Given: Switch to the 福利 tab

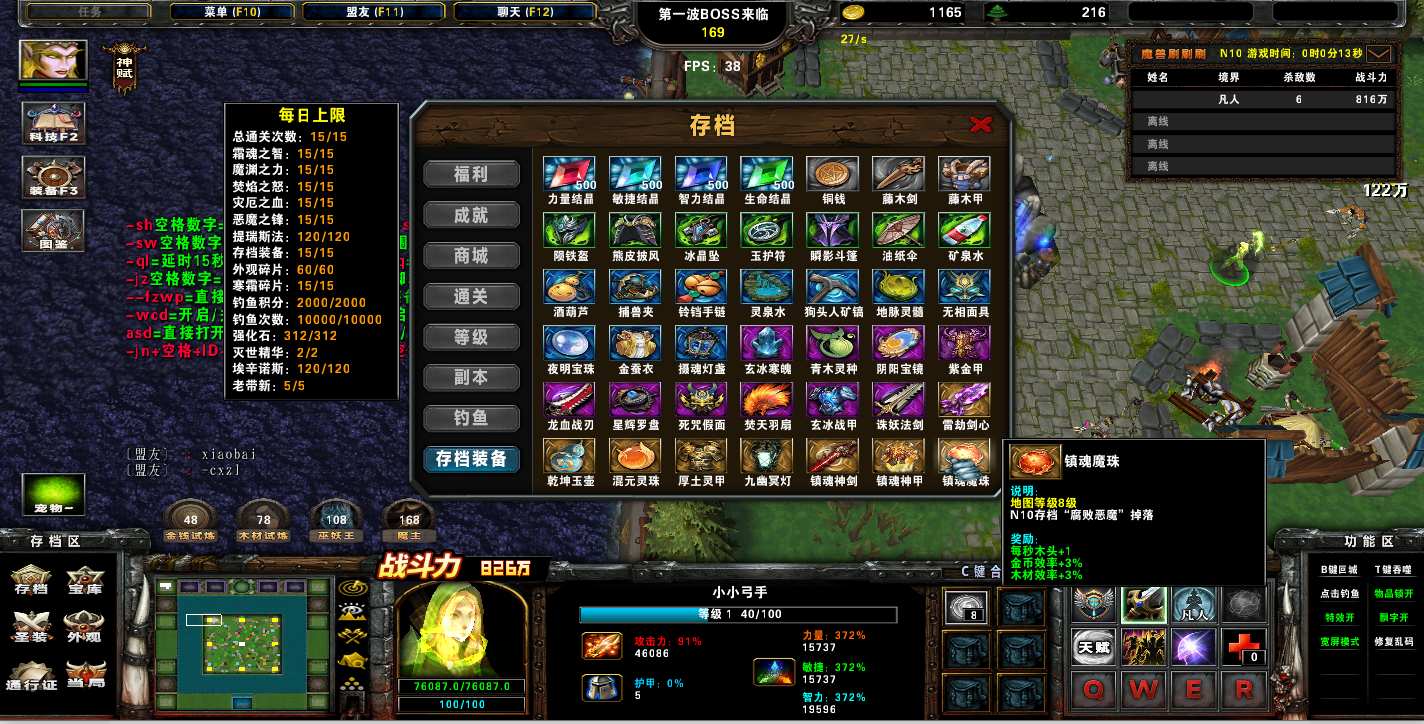Looking at the screenshot, I should click(x=471, y=174).
